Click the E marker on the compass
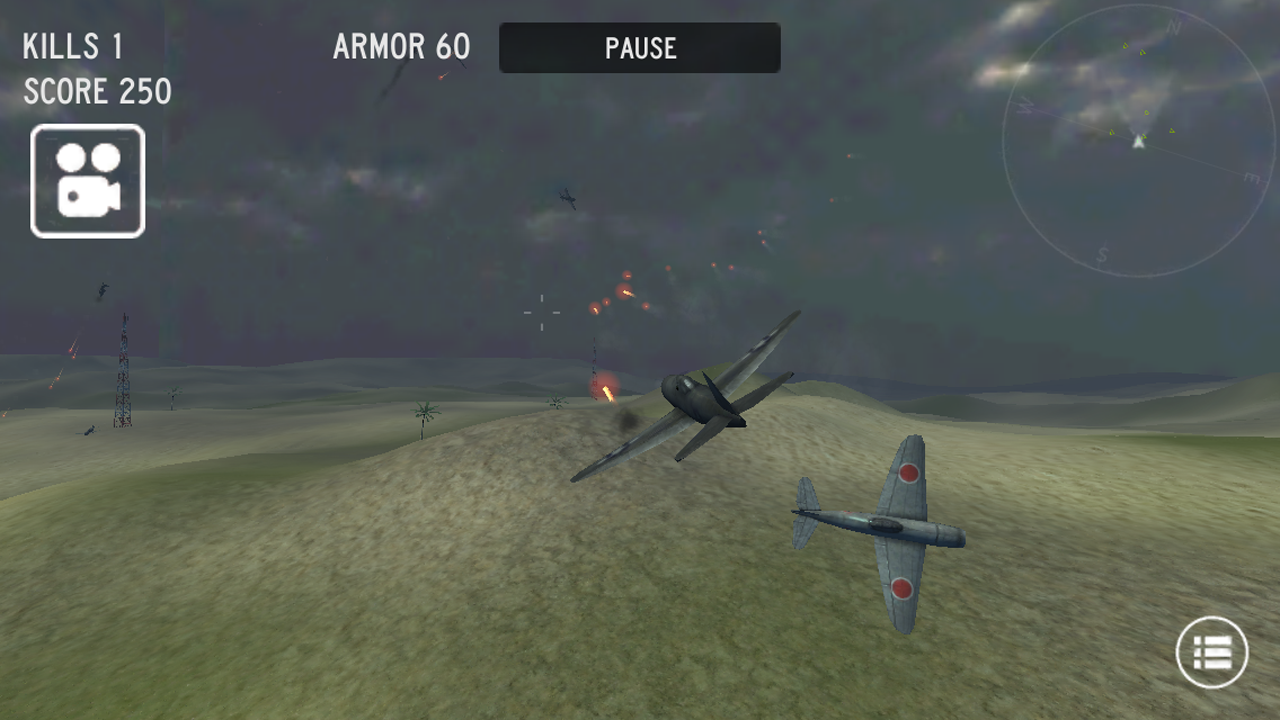 pyautogui.click(x=1251, y=177)
